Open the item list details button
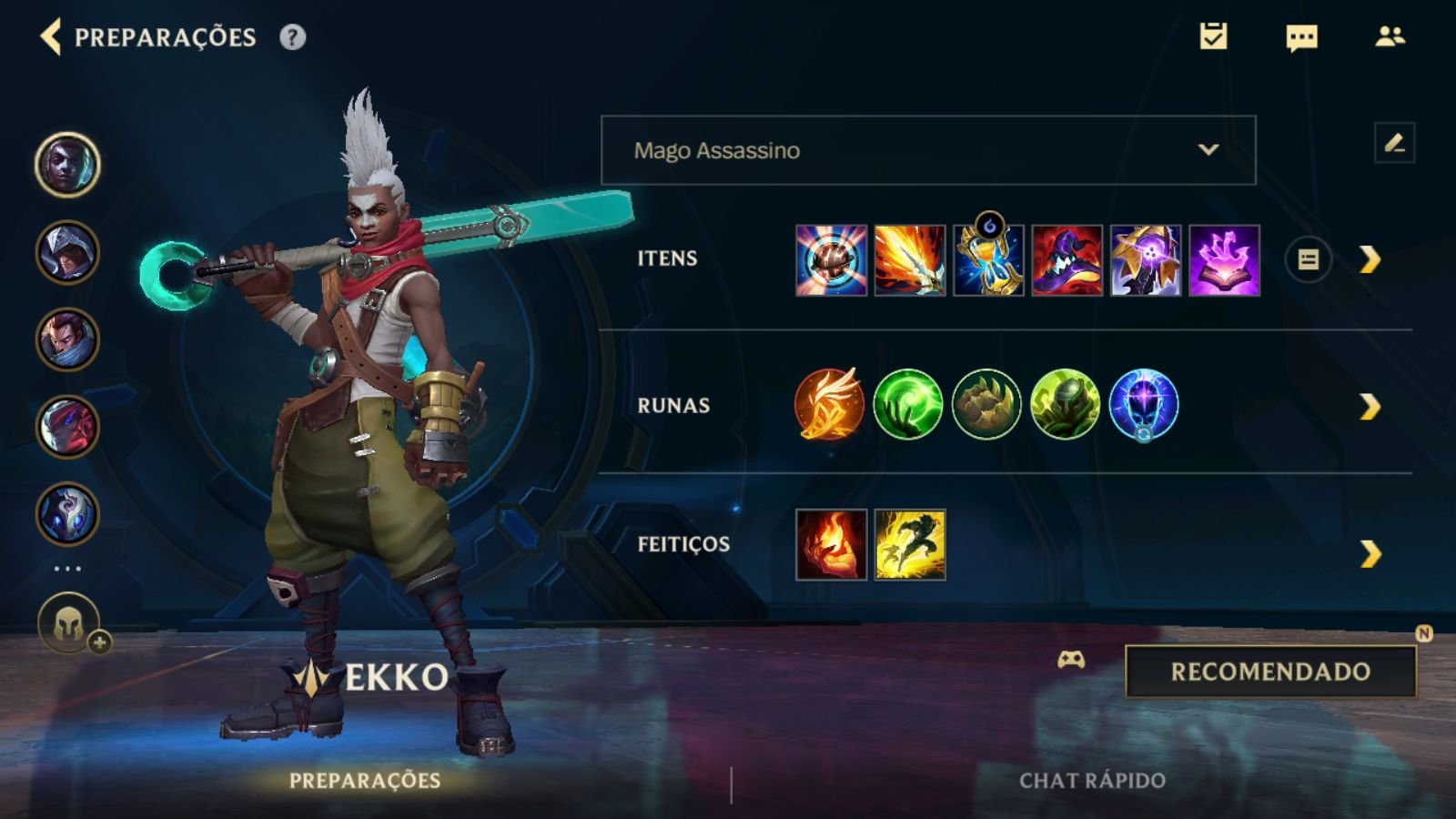 (1308, 260)
